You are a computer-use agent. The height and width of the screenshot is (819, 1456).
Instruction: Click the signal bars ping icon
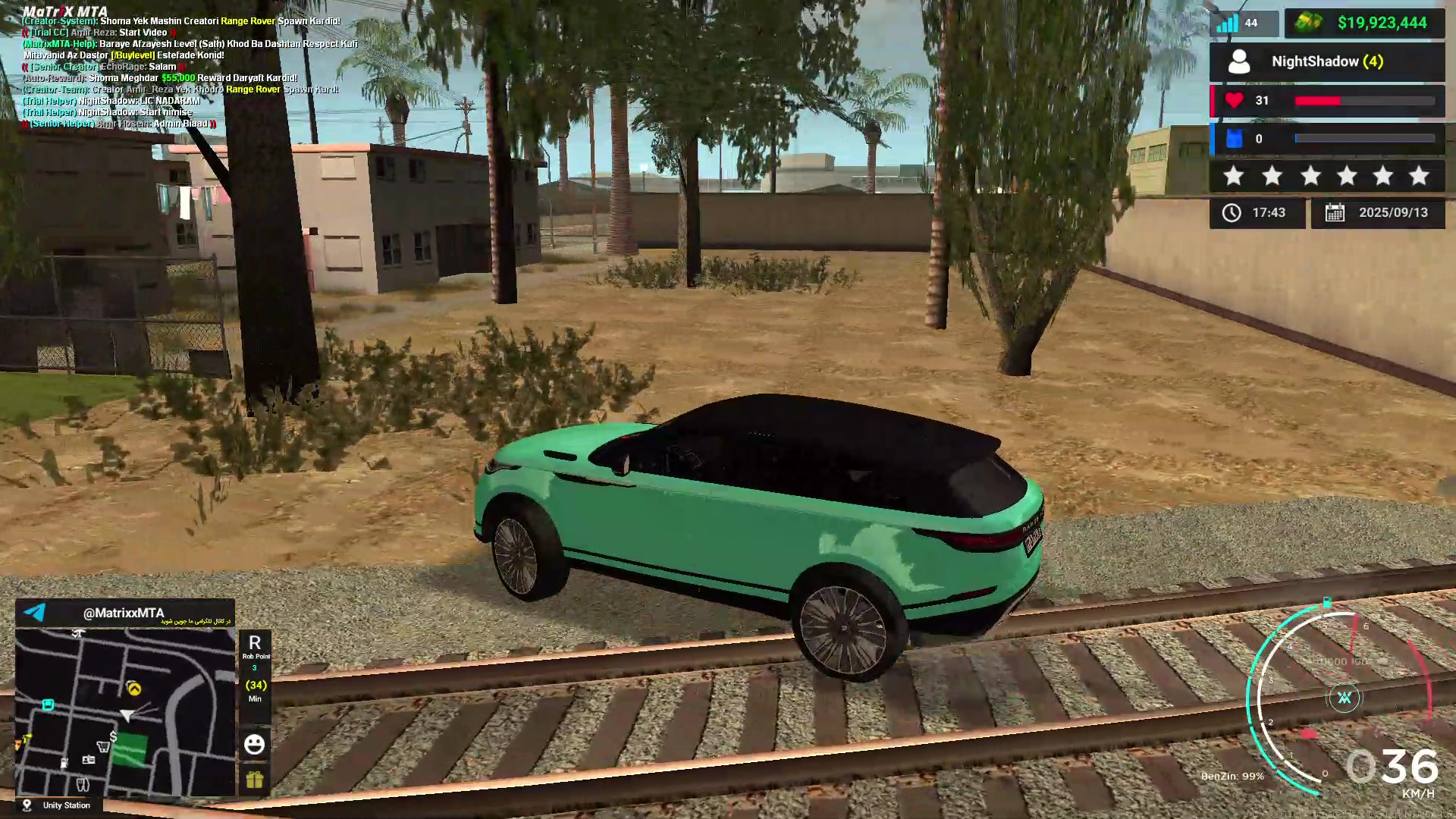(x=1226, y=24)
